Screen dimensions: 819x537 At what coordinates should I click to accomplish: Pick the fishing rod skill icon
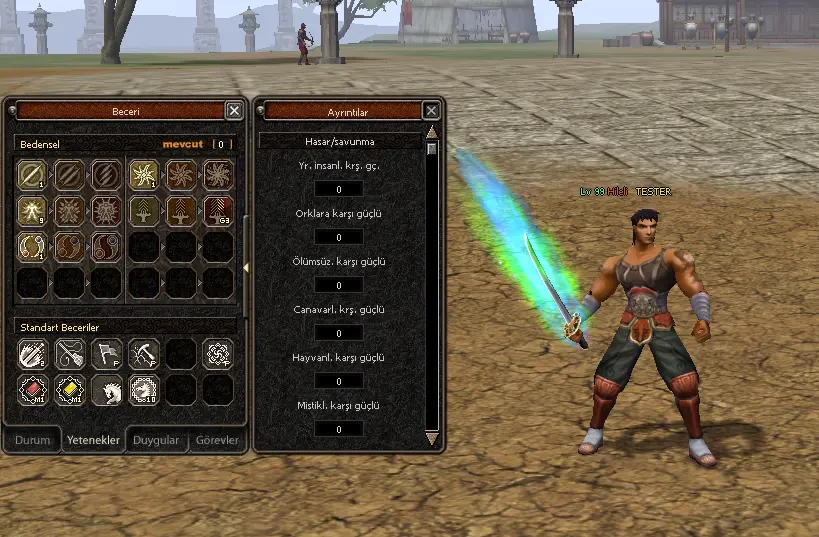click(69, 353)
